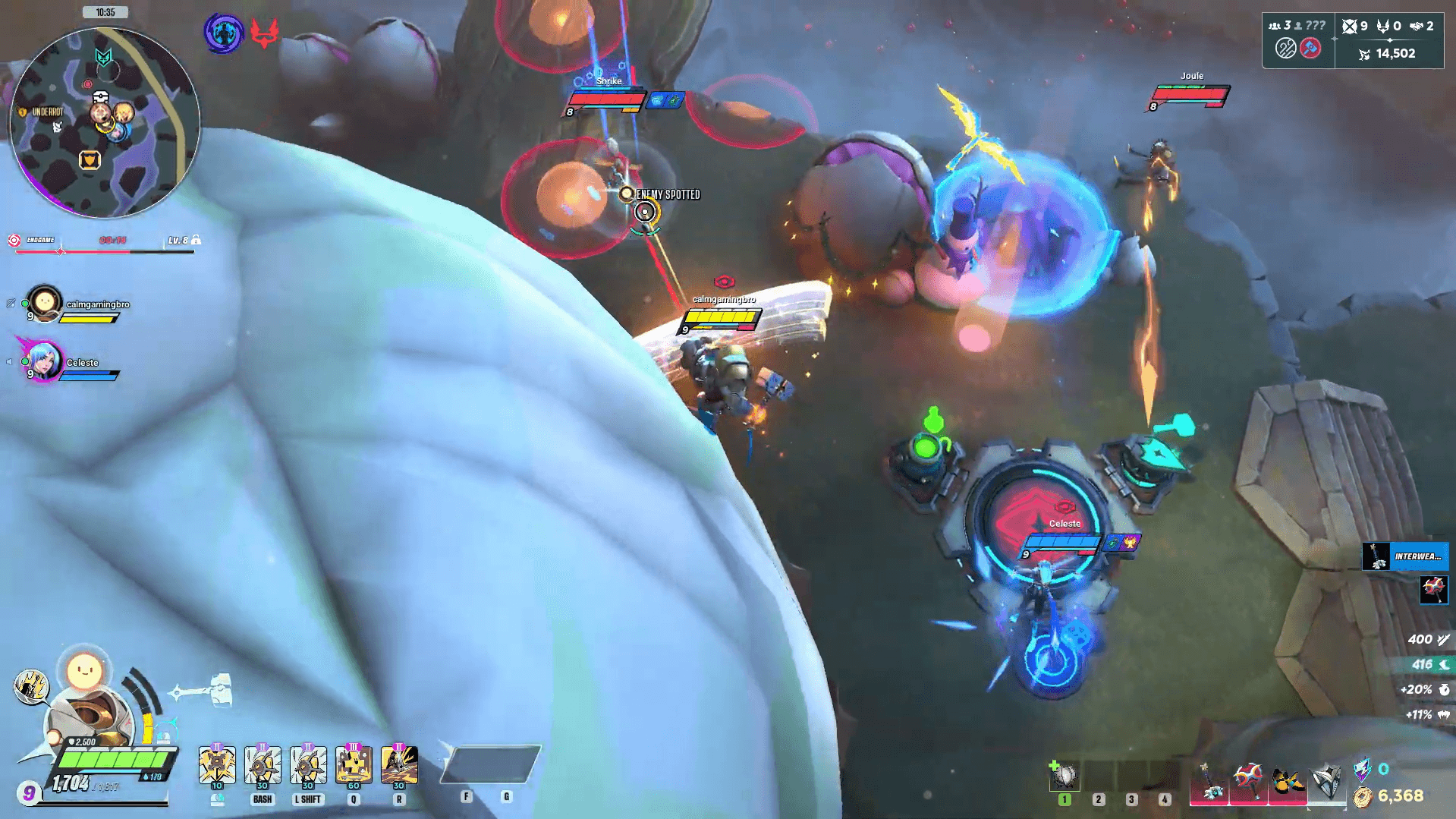Click the red horned mask status icon
The image size is (1456, 819).
click(x=264, y=33)
